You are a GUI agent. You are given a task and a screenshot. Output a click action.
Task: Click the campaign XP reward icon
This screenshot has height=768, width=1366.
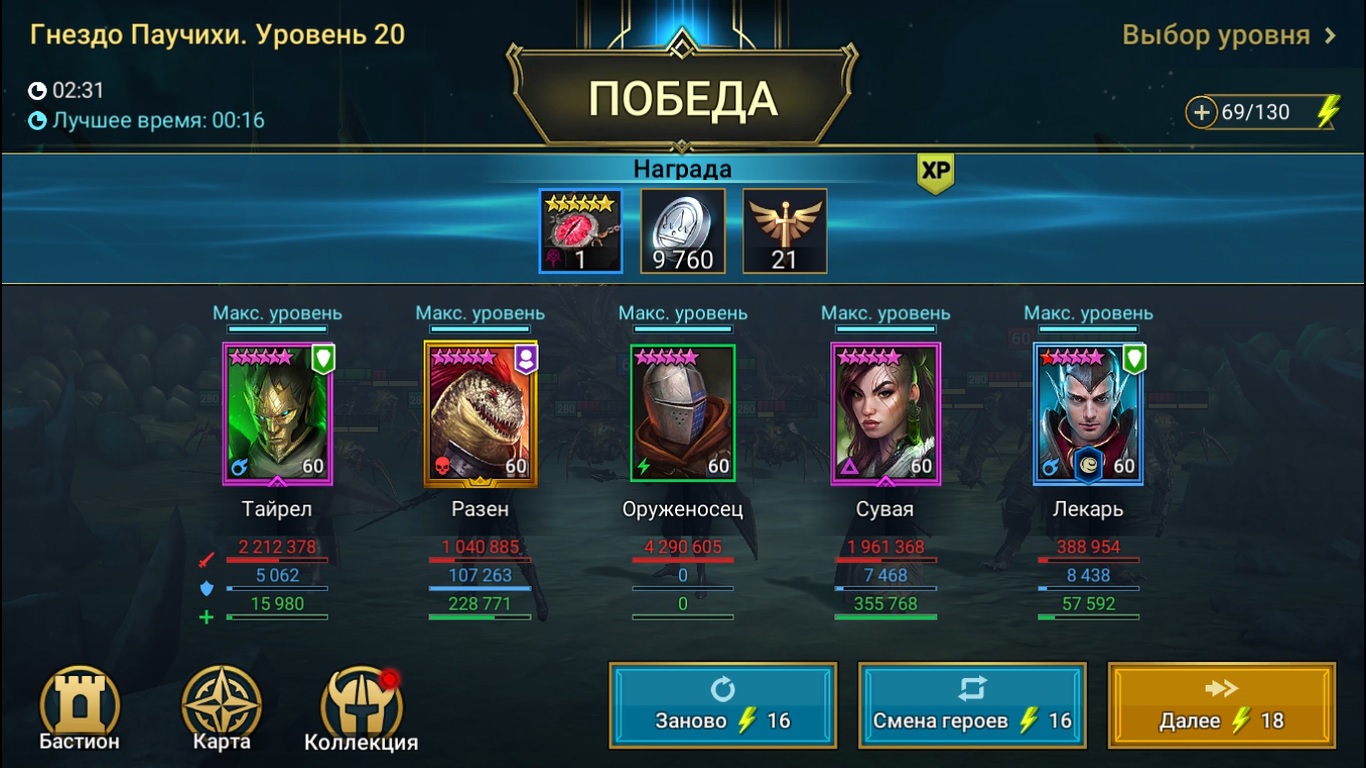(x=785, y=230)
